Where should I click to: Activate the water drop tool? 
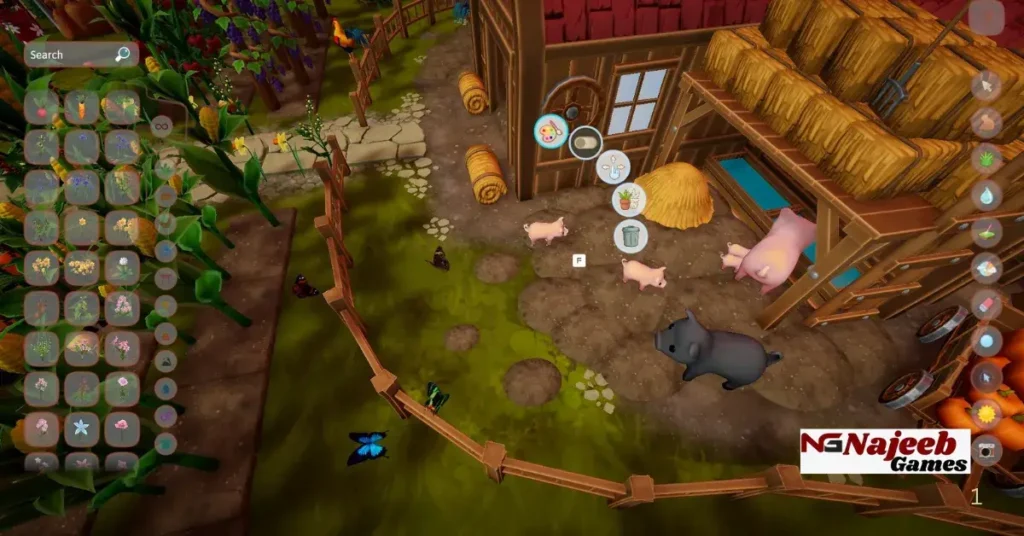click(986, 195)
